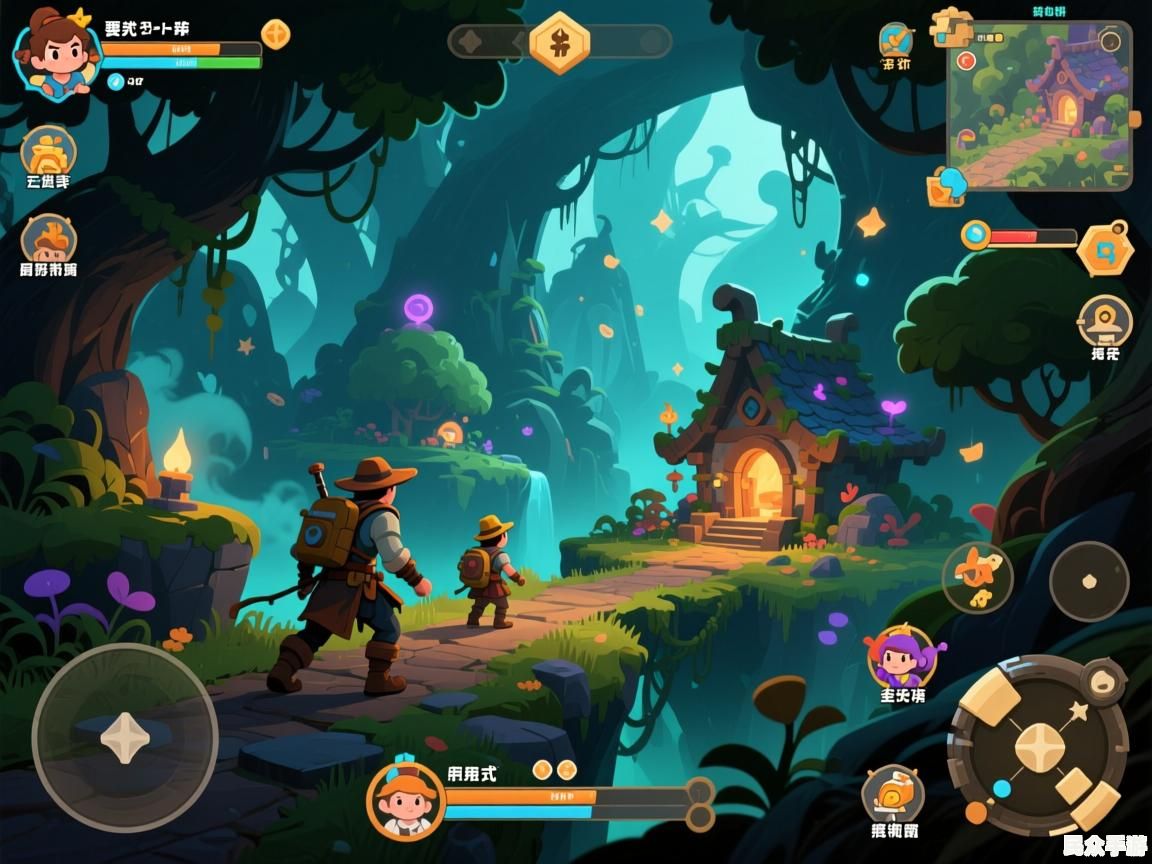Tap the dark round button with a tan dot

(x=1089, y=581)
